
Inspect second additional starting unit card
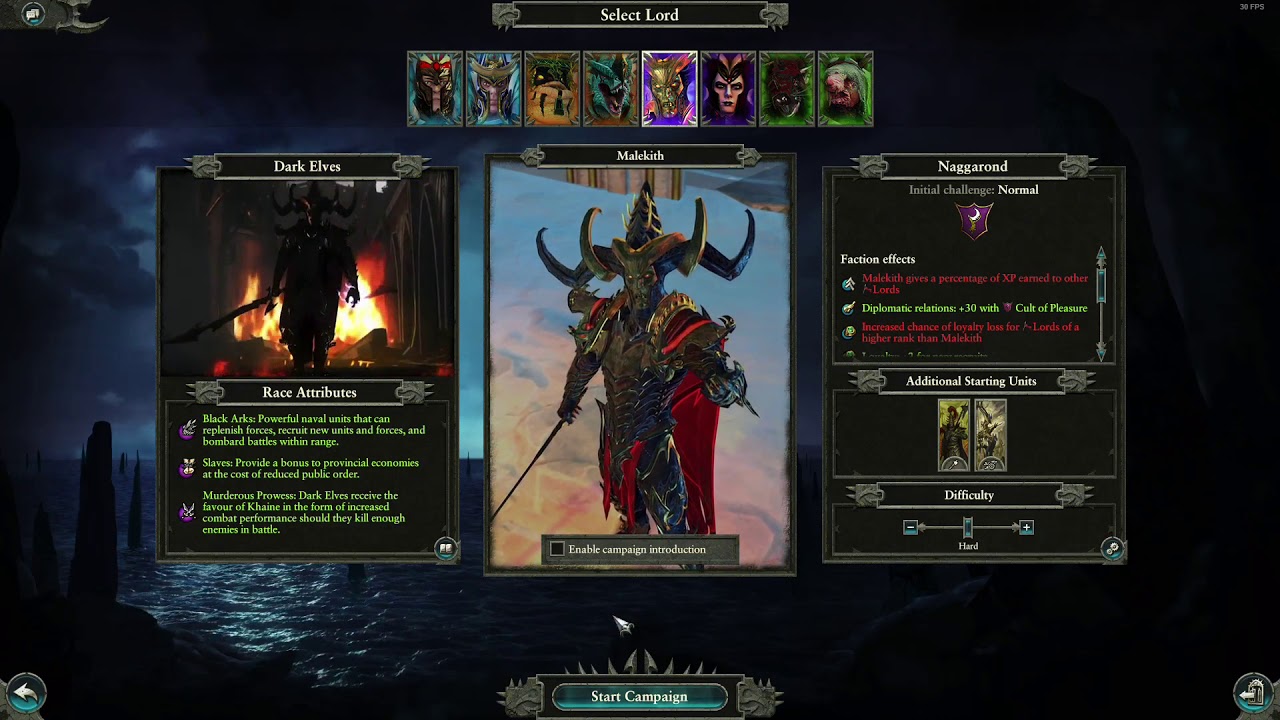990,435
